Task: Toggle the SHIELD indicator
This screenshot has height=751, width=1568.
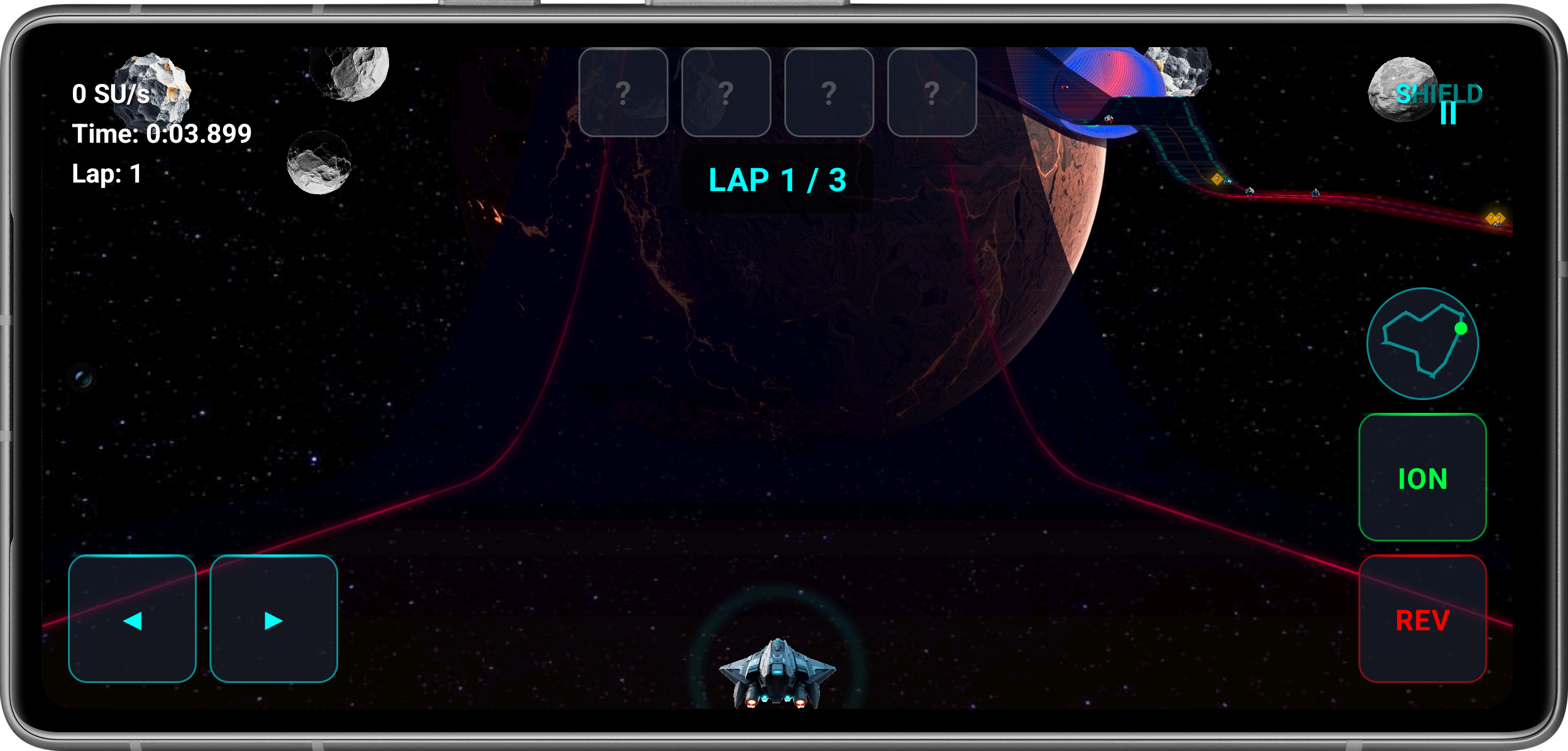Action: coord(1441,93)
